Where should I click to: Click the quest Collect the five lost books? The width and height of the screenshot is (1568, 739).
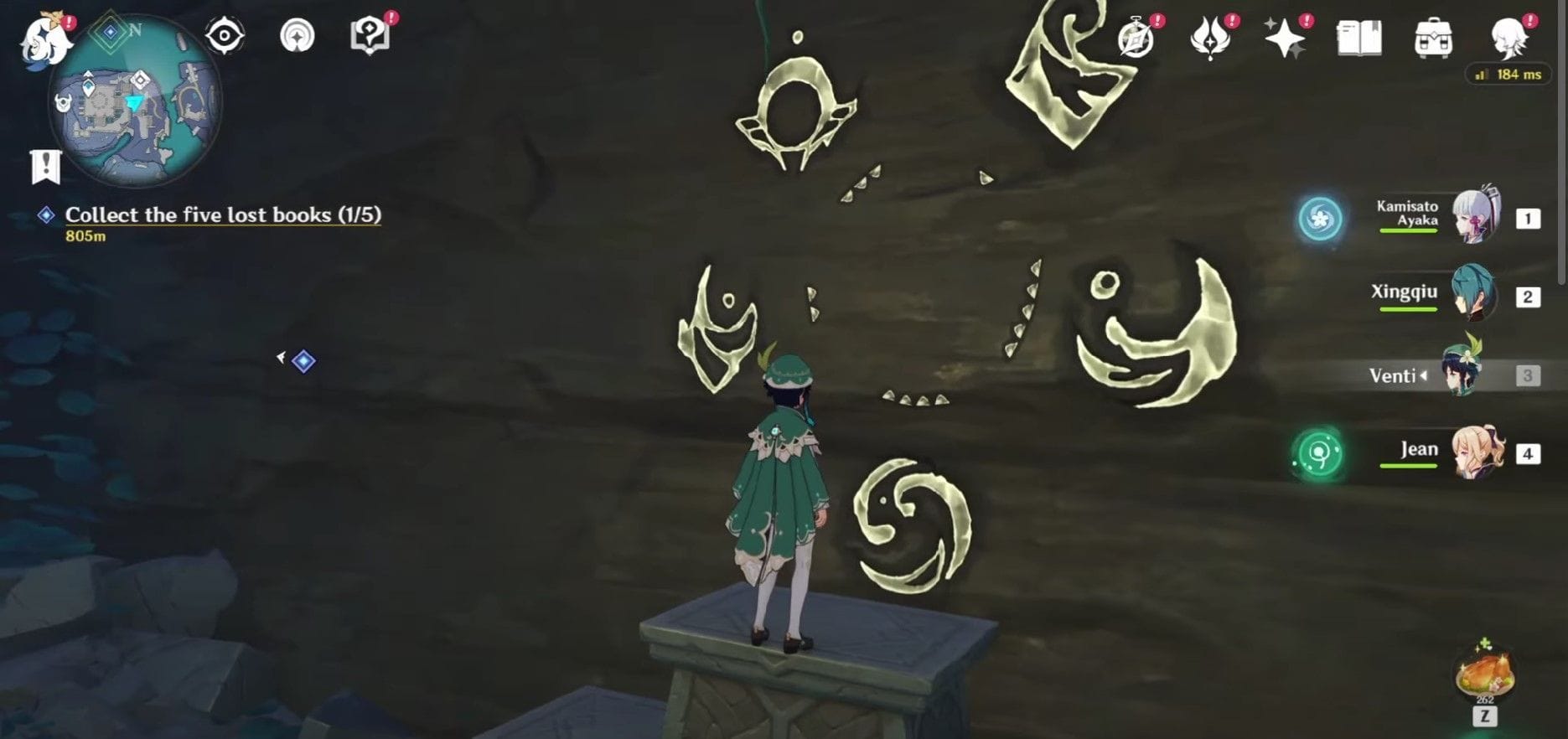click(222, 215)
